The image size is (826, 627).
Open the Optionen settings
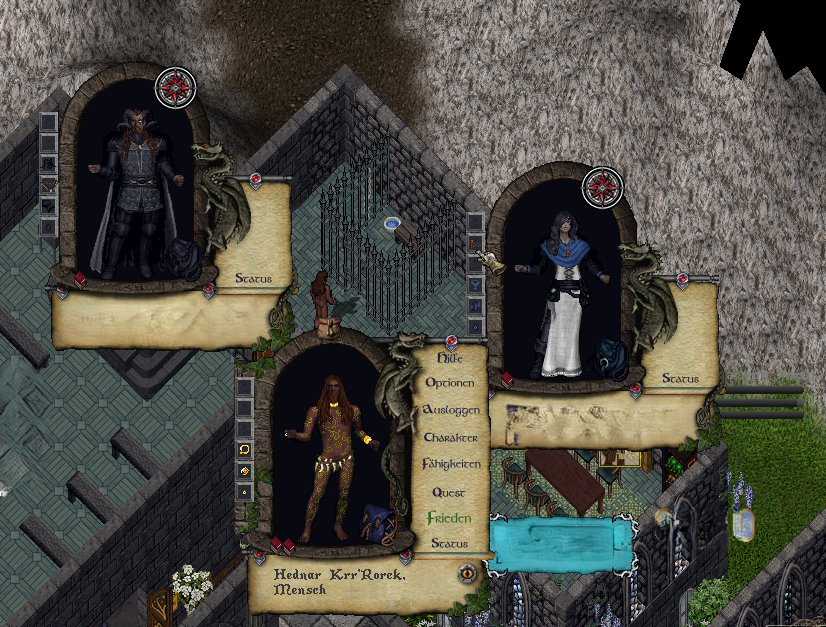[451, 383]
